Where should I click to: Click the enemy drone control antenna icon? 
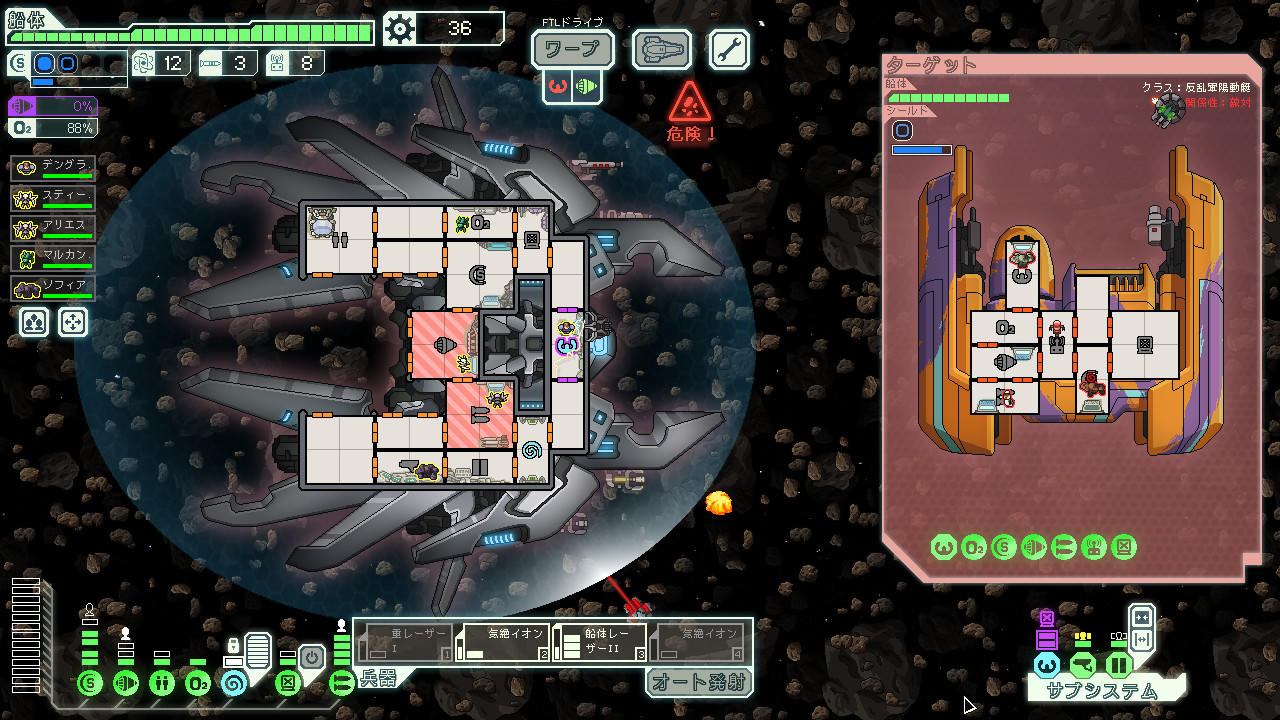click(1094, 547)
